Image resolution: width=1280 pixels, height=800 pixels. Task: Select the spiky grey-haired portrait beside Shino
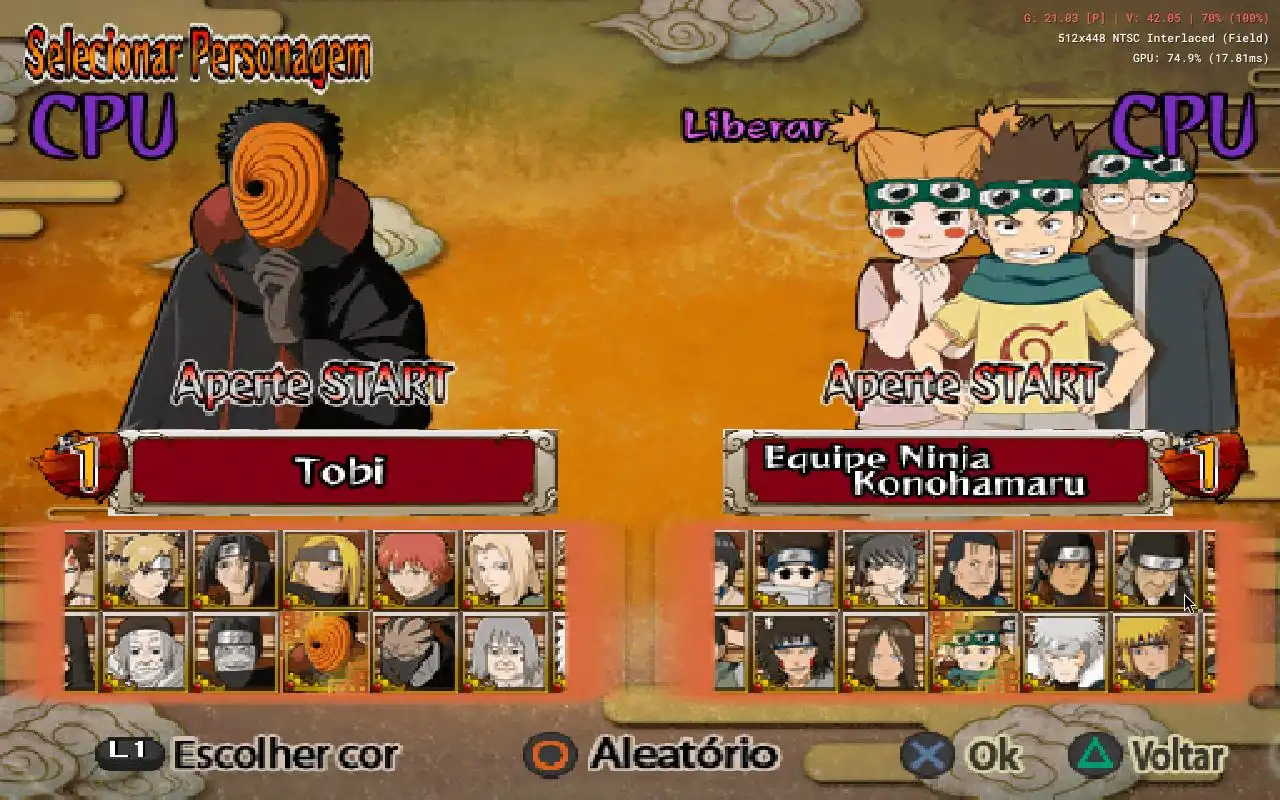tap(884, 569)
